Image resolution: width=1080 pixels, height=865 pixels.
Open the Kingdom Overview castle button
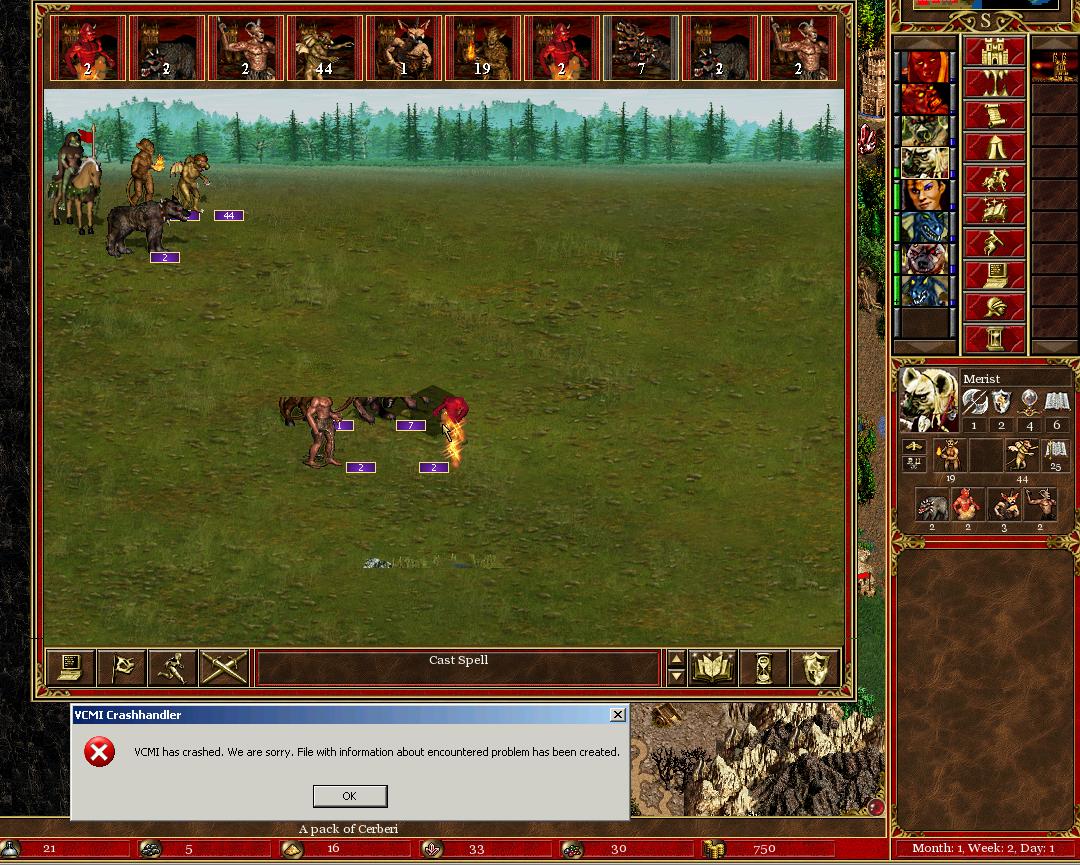tap(994, 52)
